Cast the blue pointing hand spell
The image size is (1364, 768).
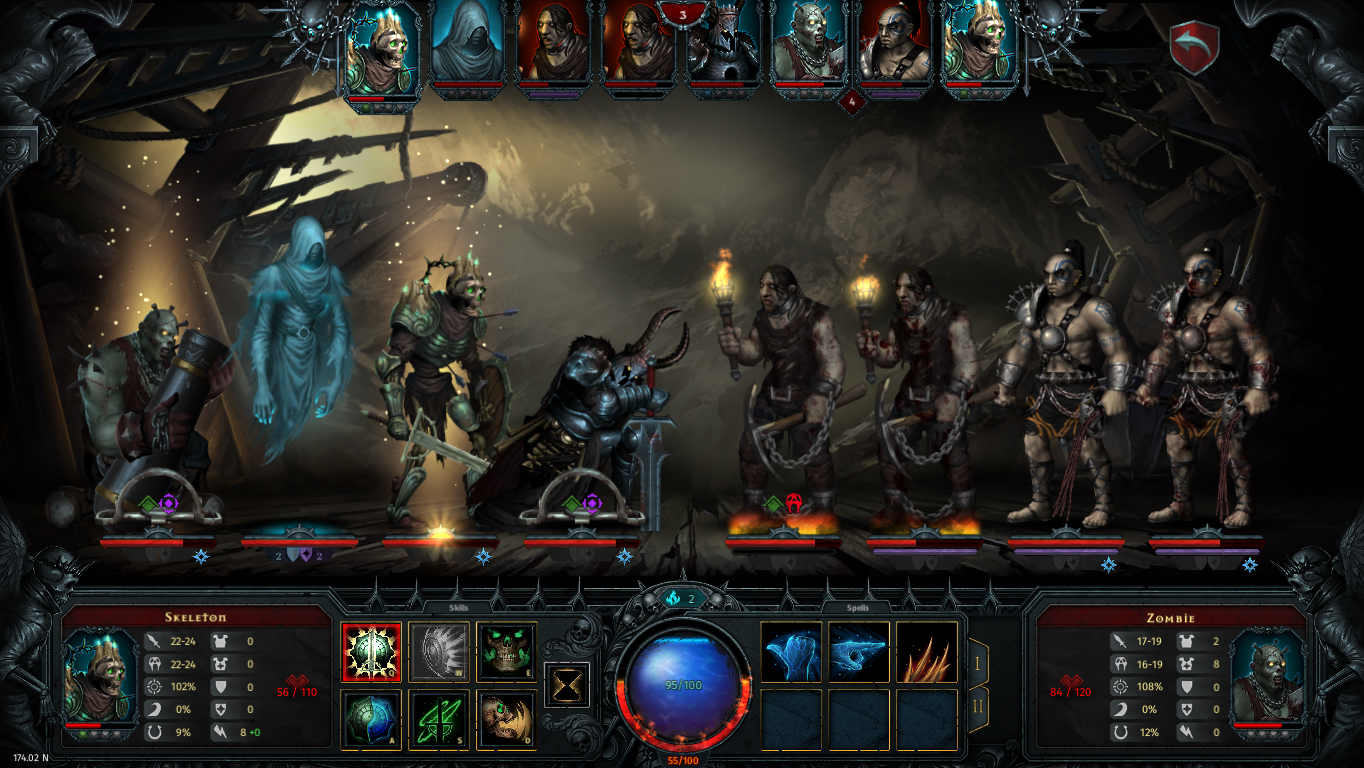tap(859, 652)
